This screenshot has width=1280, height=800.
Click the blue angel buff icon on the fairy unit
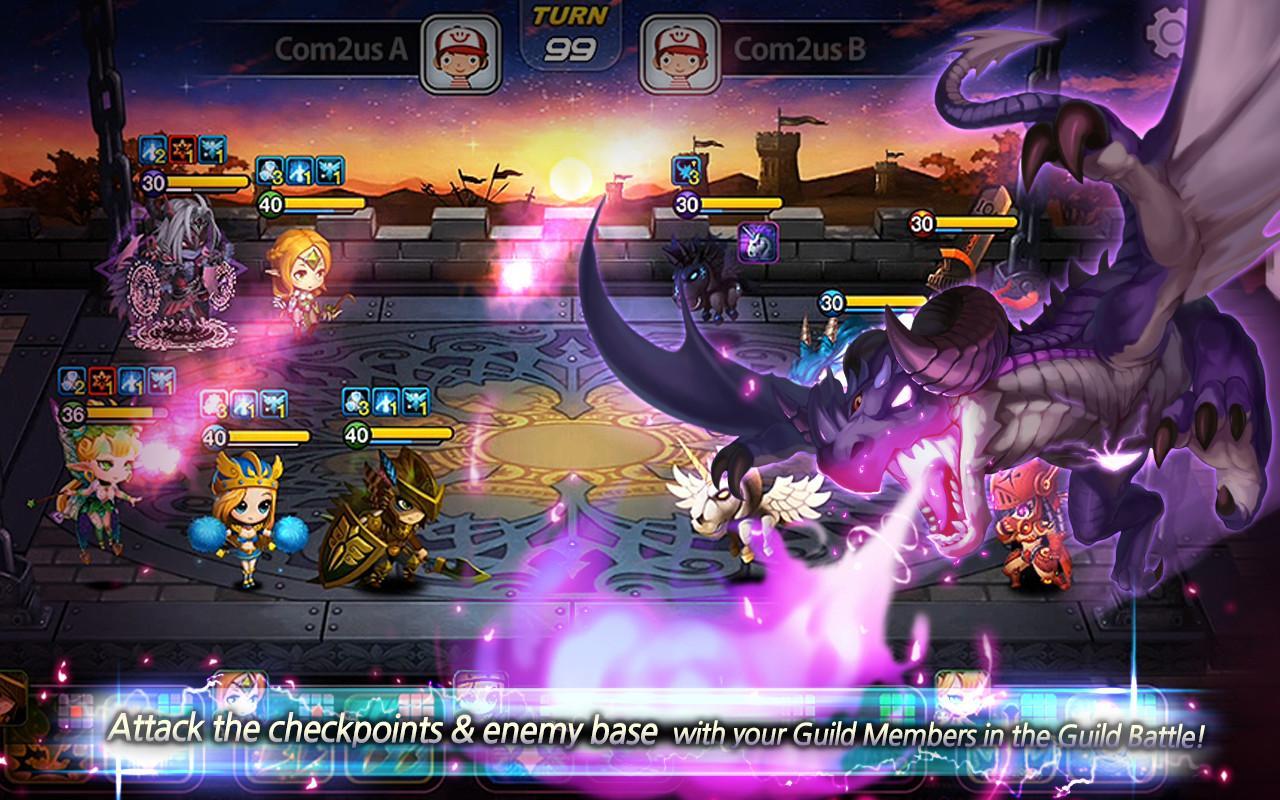162,383
